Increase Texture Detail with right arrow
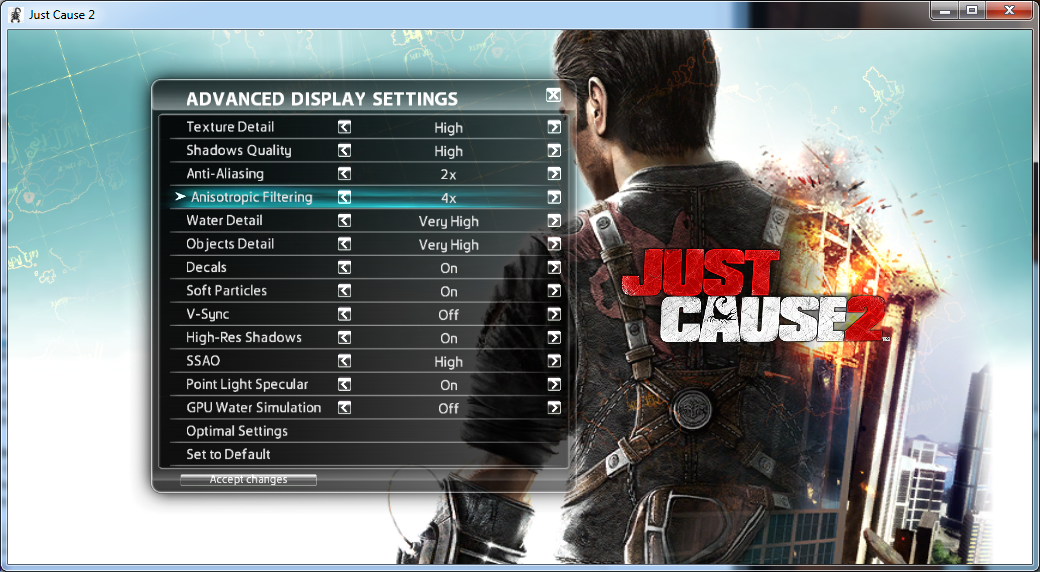This screenshot has width=1040, height=572. [x=553, y=127]
